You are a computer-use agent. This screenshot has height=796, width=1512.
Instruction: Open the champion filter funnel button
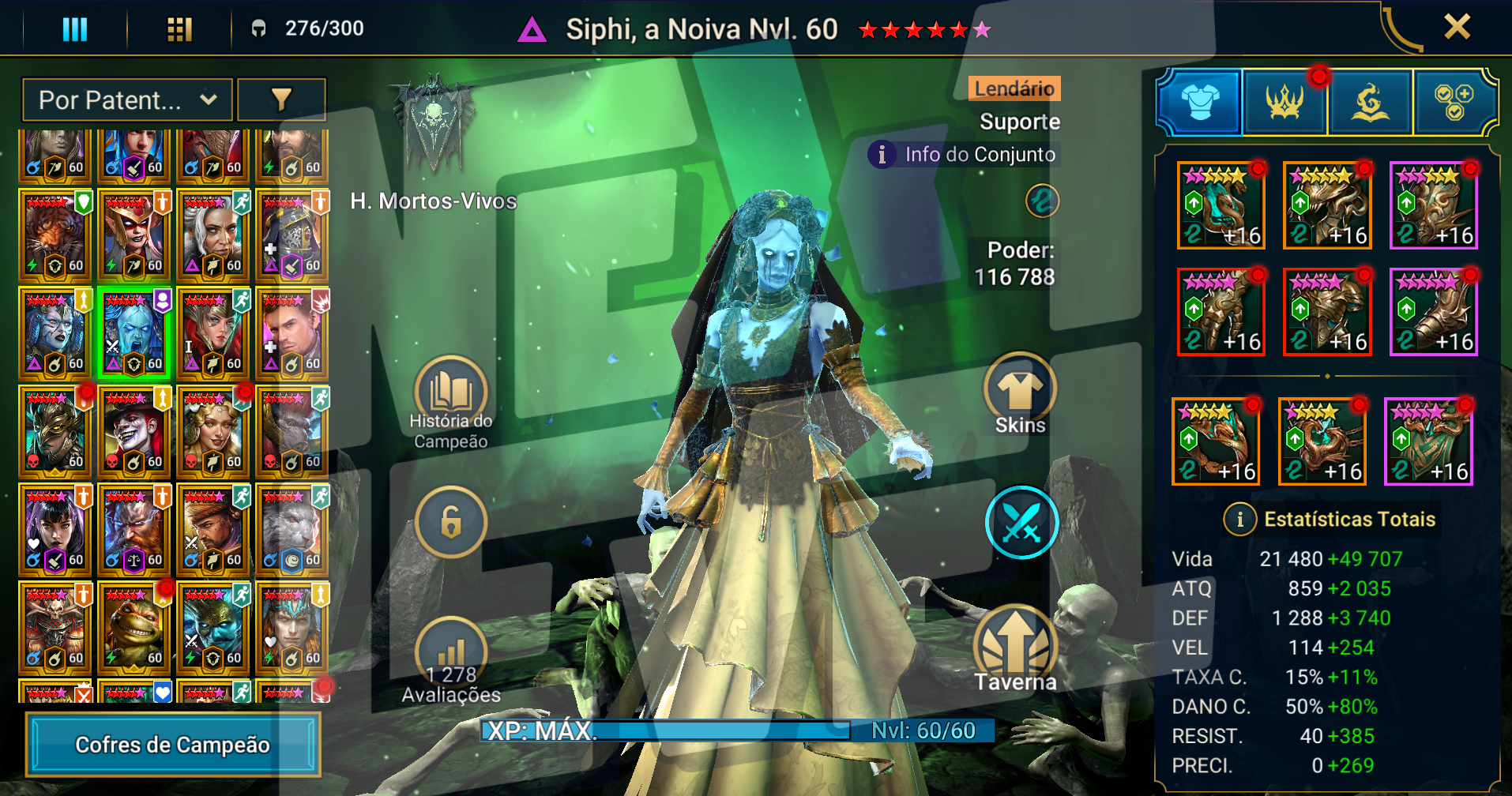coord(281,99)
